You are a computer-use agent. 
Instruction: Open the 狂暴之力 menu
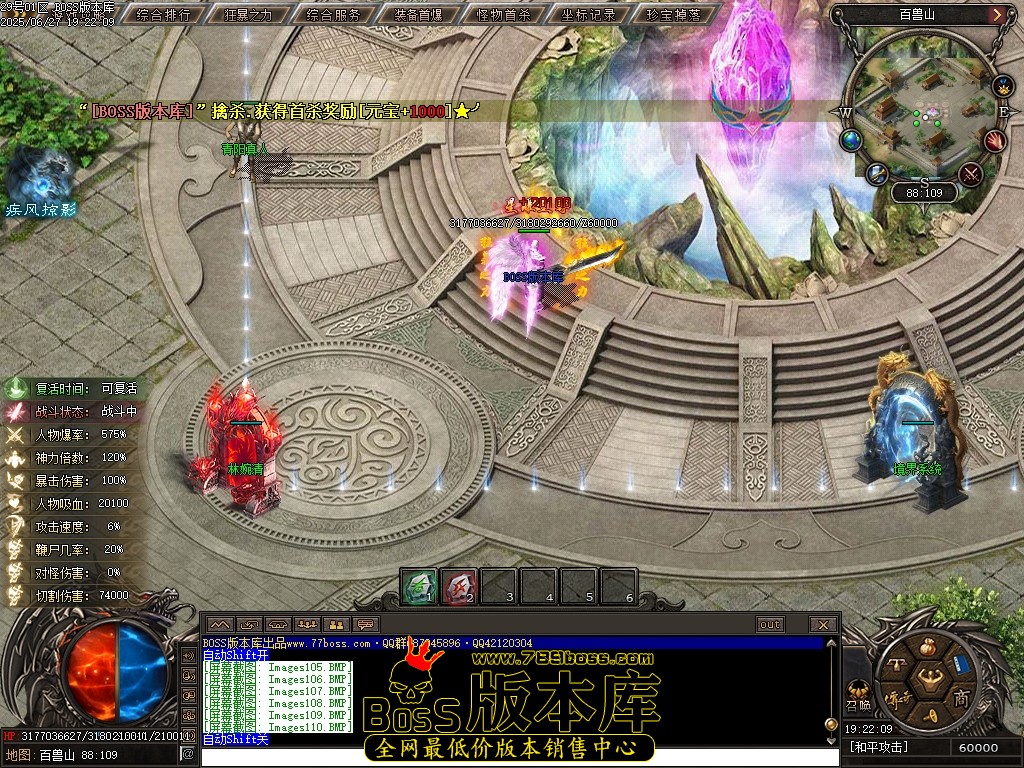pos(249,15)
